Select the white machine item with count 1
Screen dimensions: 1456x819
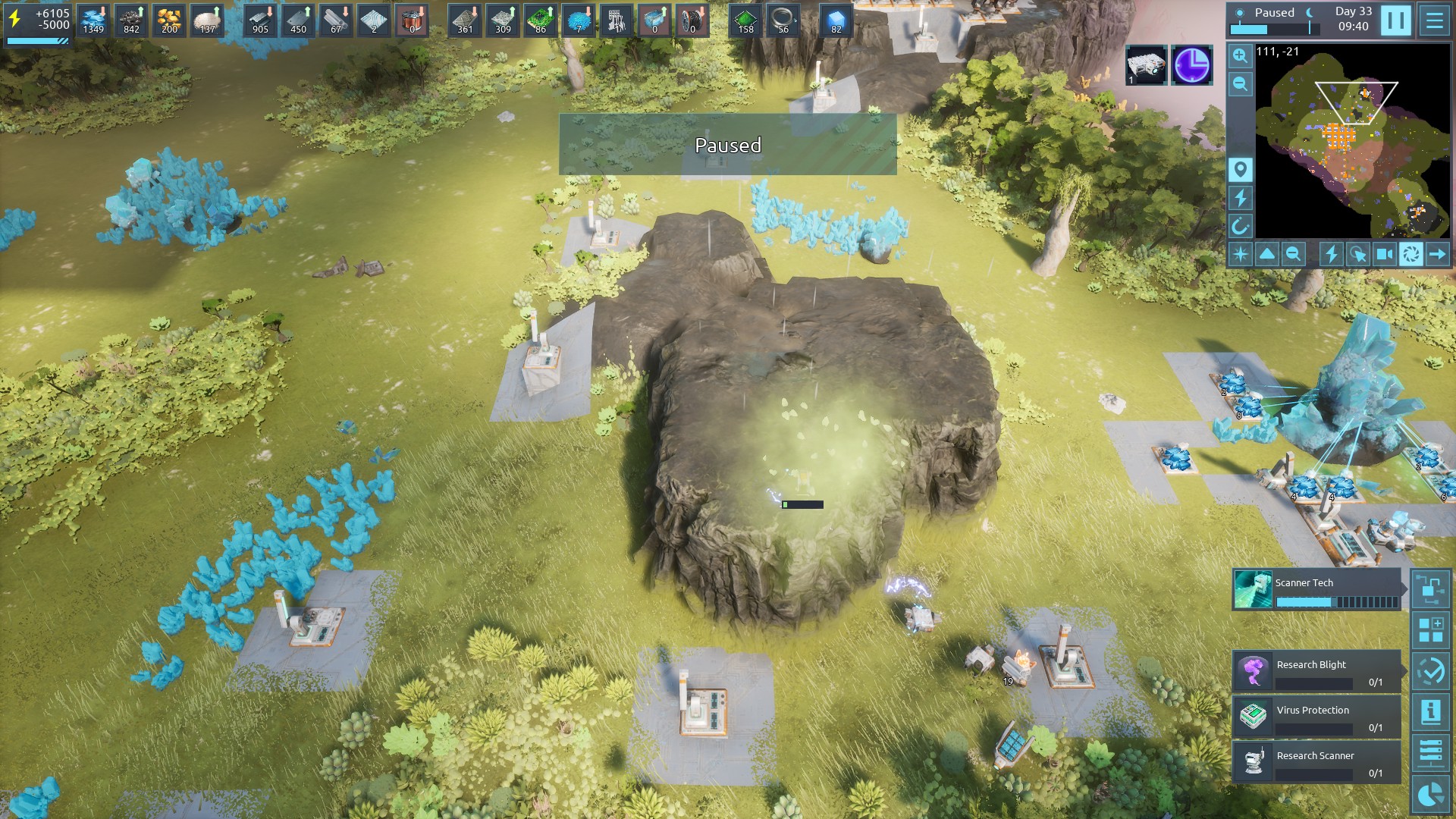coord(1146,65)
